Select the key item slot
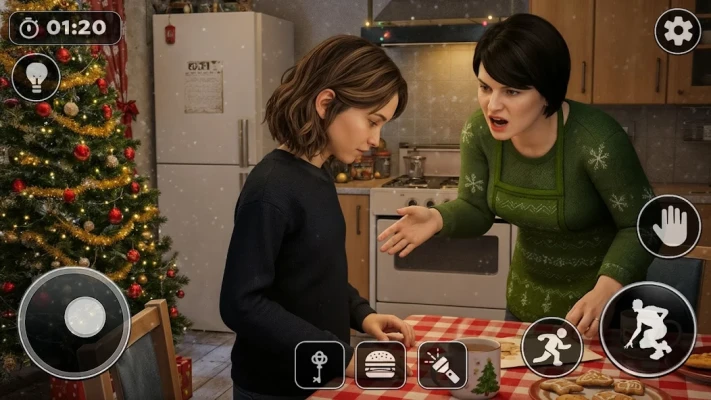This screenshot has height=400, width=711. coord(319,364)
